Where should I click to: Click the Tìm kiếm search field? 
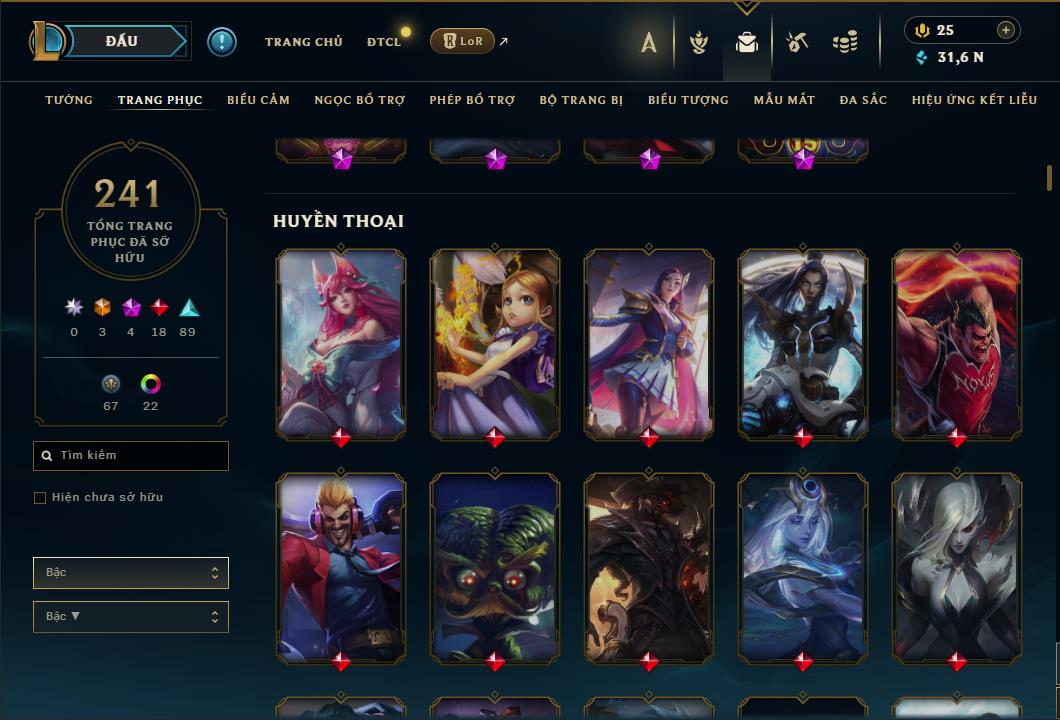pos(131,456)
